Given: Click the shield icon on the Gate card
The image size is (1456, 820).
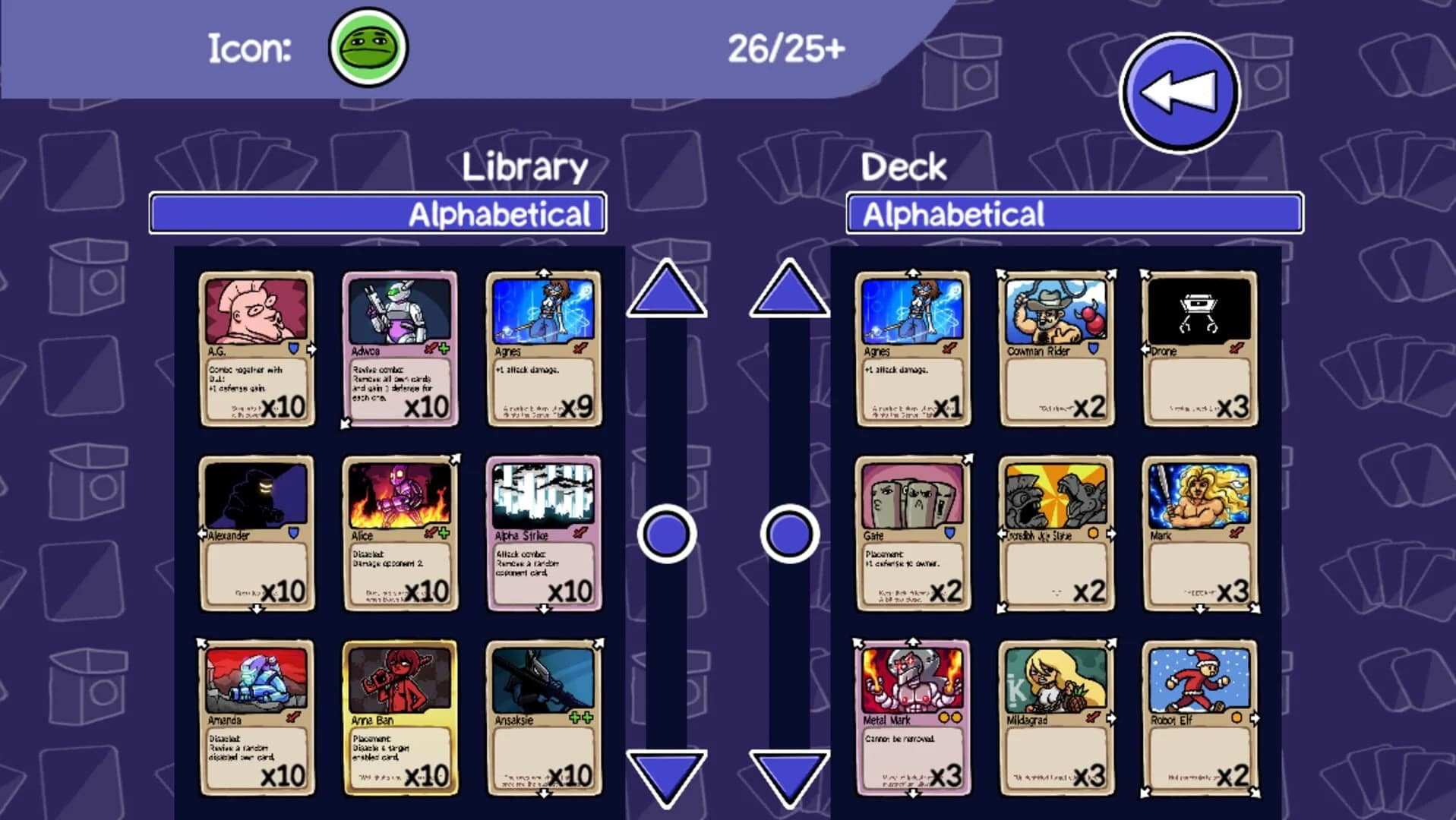Looking at the screenshot, I should [950, 534].
